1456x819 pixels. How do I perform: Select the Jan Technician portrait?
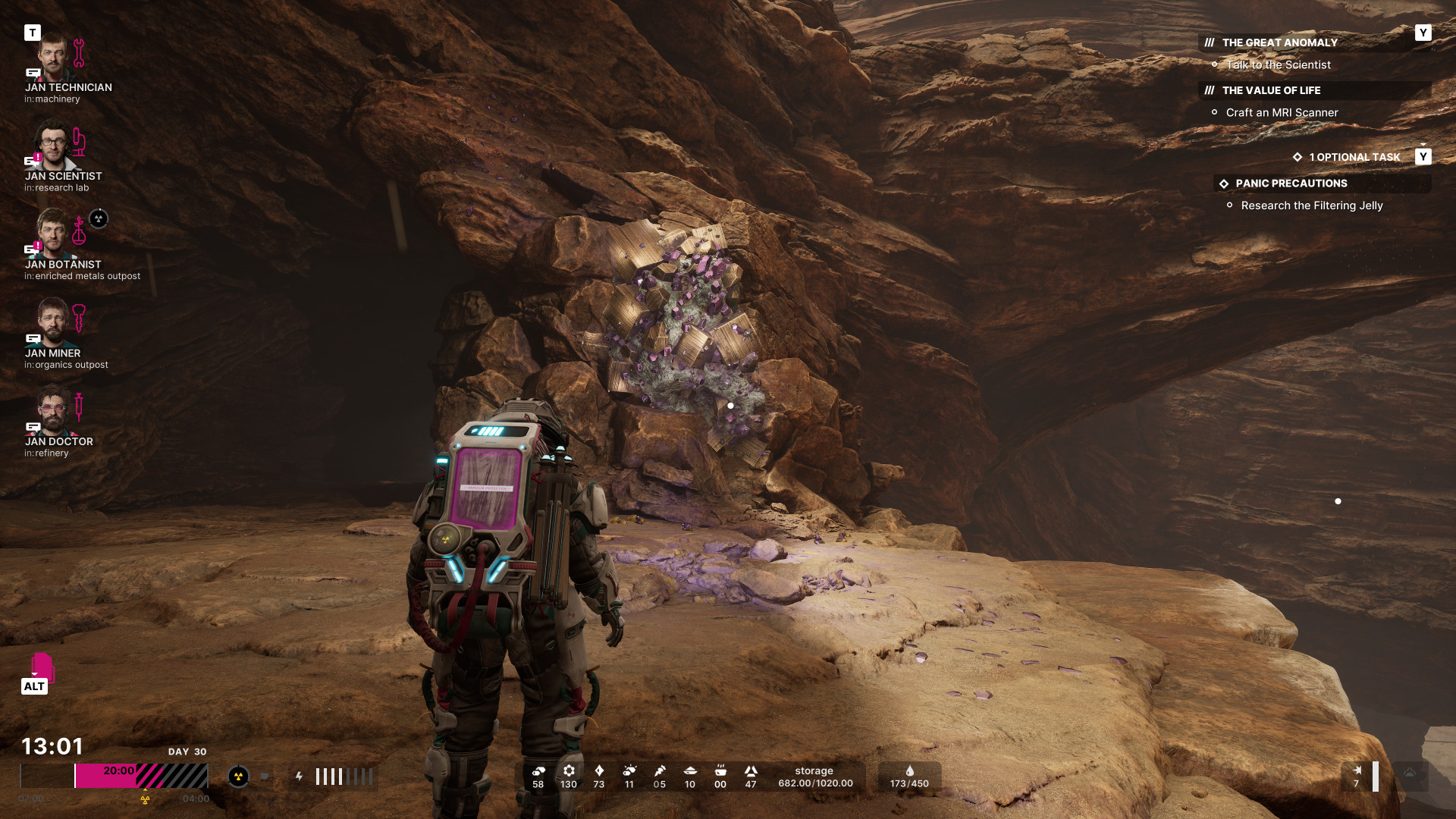coord(53,58)
